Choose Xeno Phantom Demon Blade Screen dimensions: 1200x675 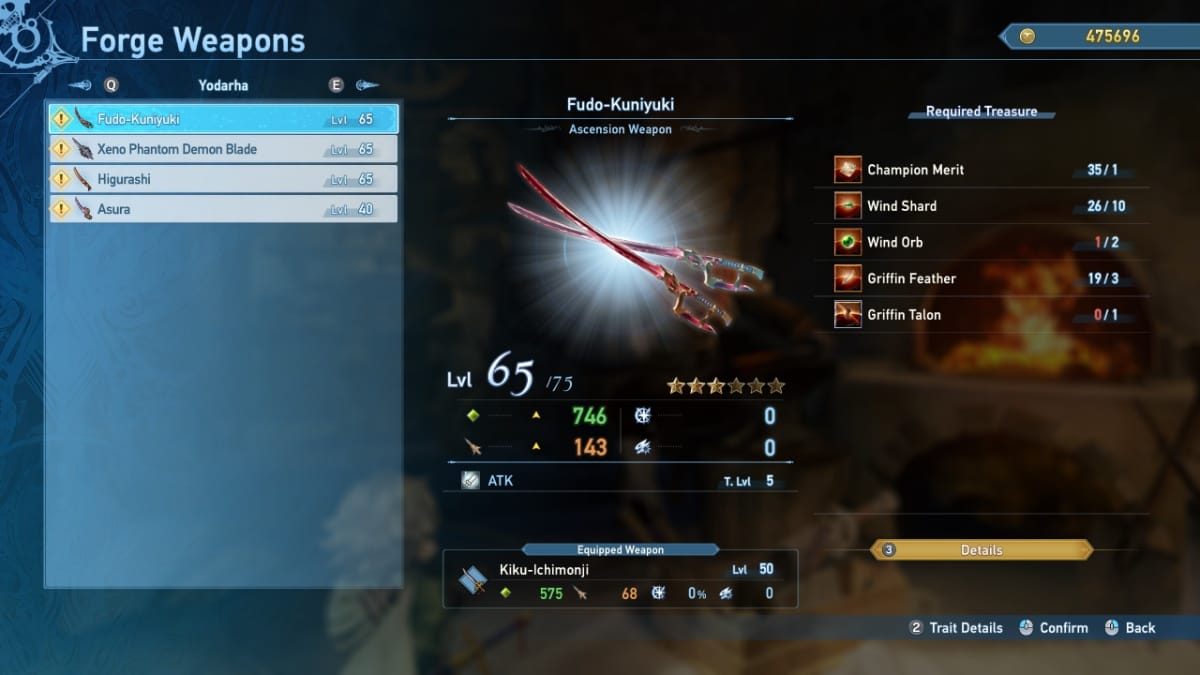(224, 149)
